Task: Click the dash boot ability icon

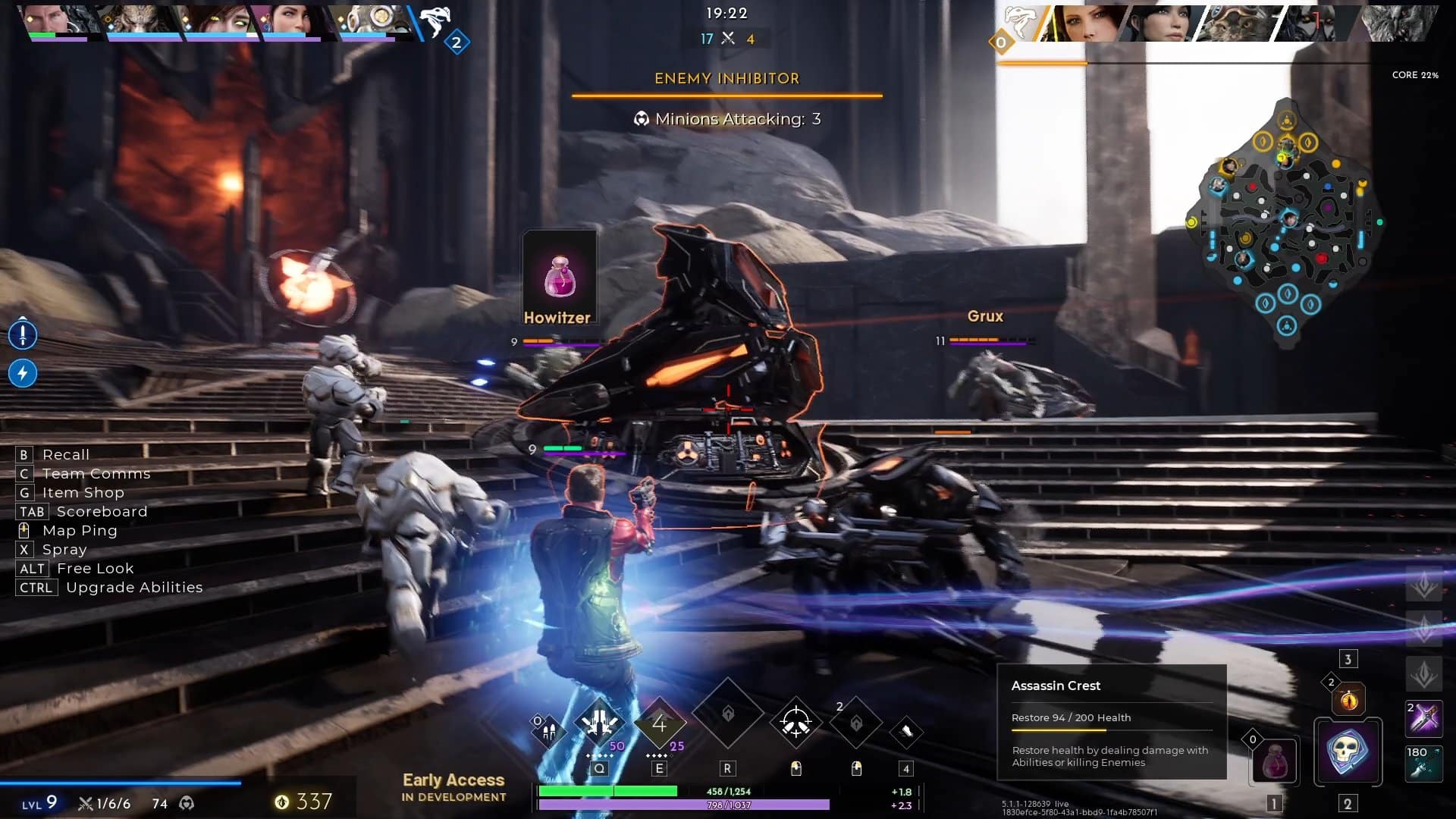Action: point(905,731)
